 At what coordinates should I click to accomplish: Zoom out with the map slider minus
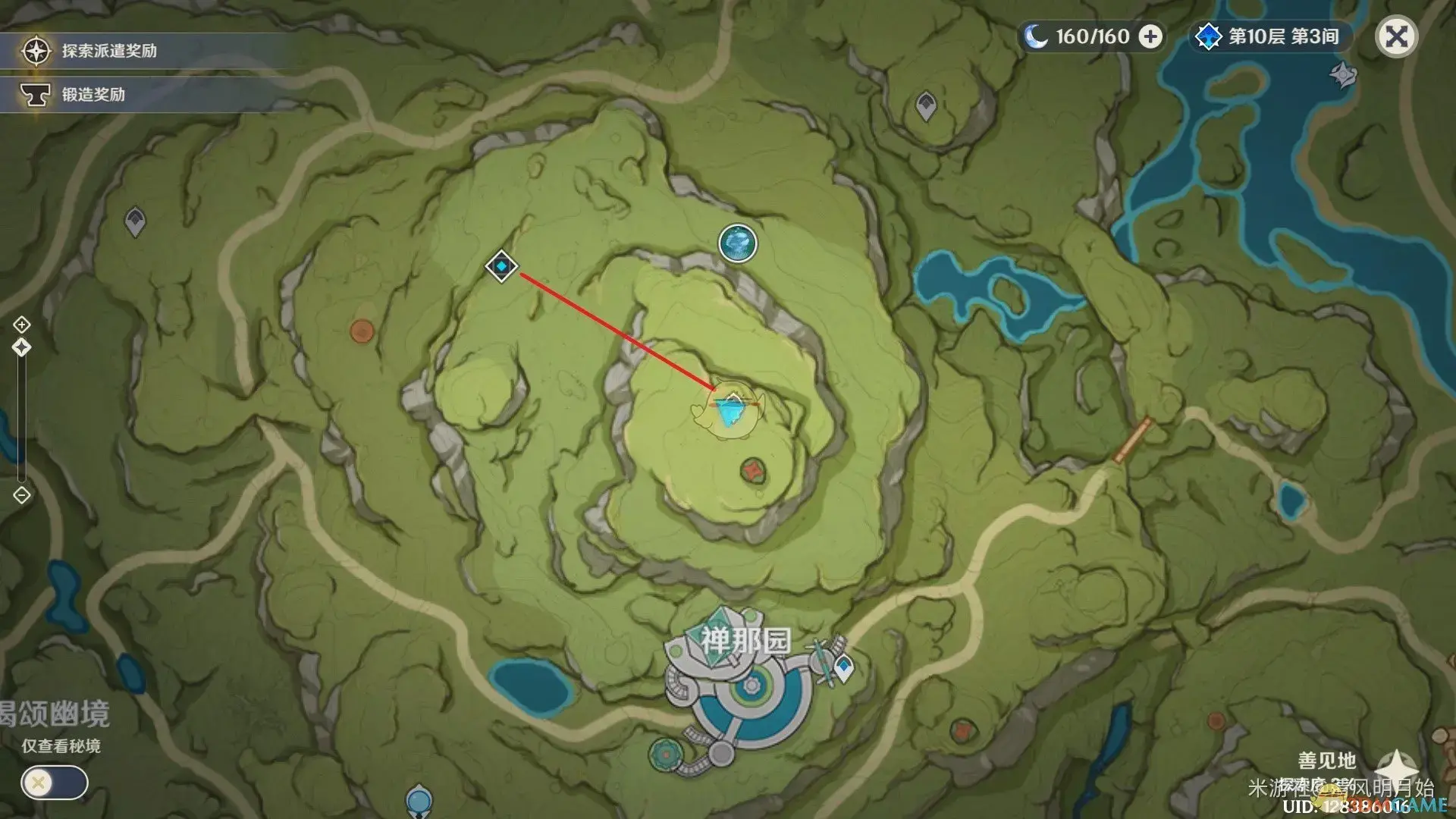coord(22,495)
